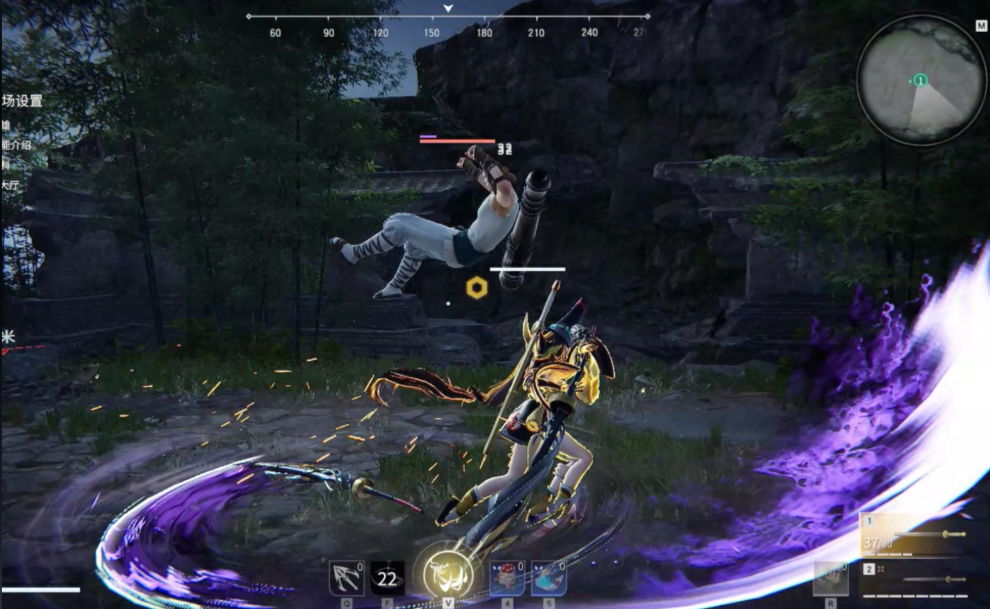
Task: Use the red consumable item slot
Action: click(506, 578)
